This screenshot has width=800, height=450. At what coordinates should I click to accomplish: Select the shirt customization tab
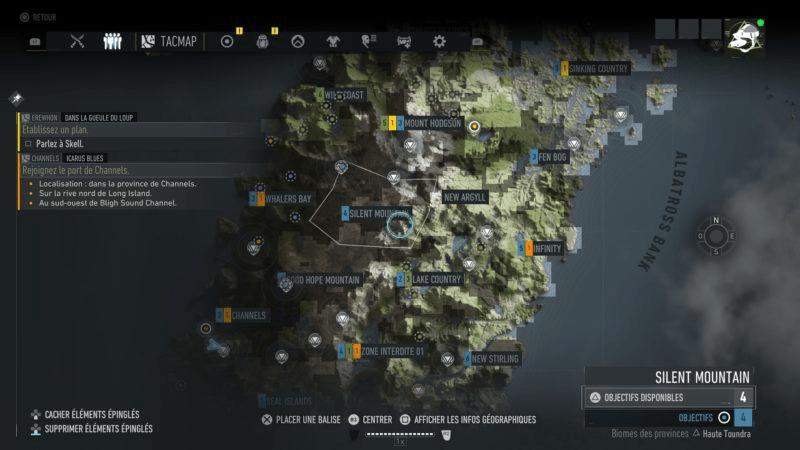pos(333,41)
